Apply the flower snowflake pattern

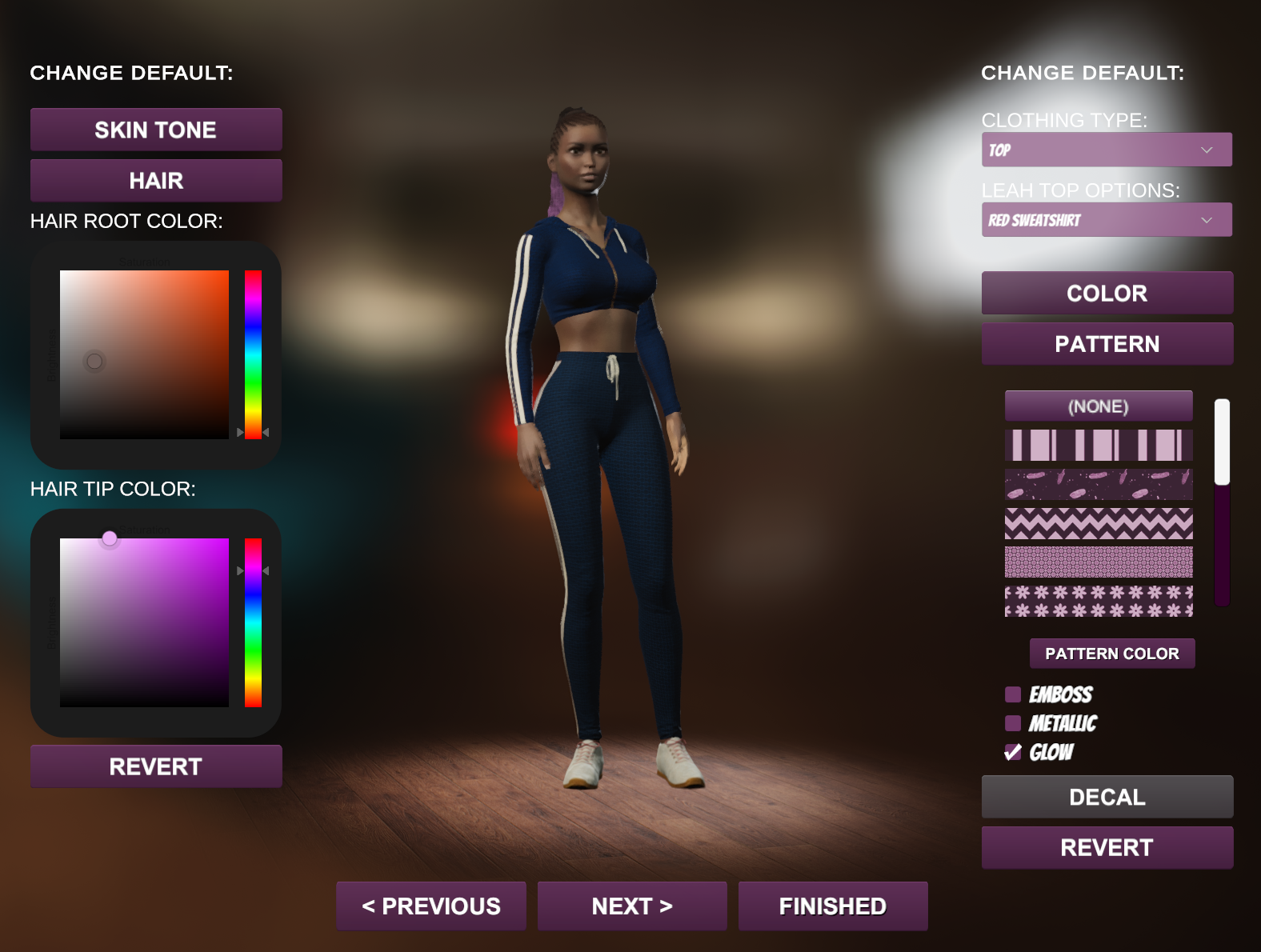1098,601
